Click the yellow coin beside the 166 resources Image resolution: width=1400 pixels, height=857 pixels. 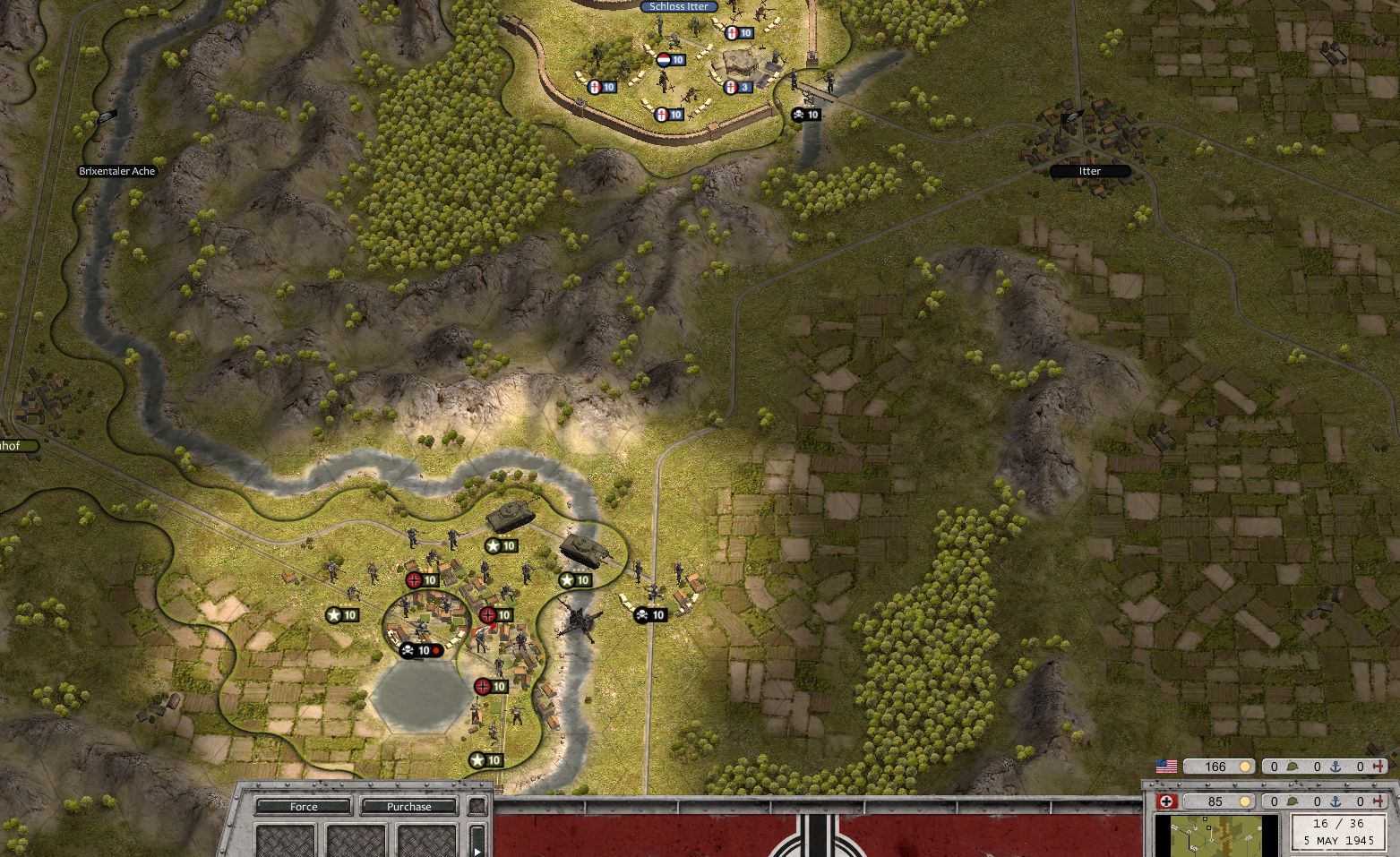pyautogui.click(x=1245, y=767)
